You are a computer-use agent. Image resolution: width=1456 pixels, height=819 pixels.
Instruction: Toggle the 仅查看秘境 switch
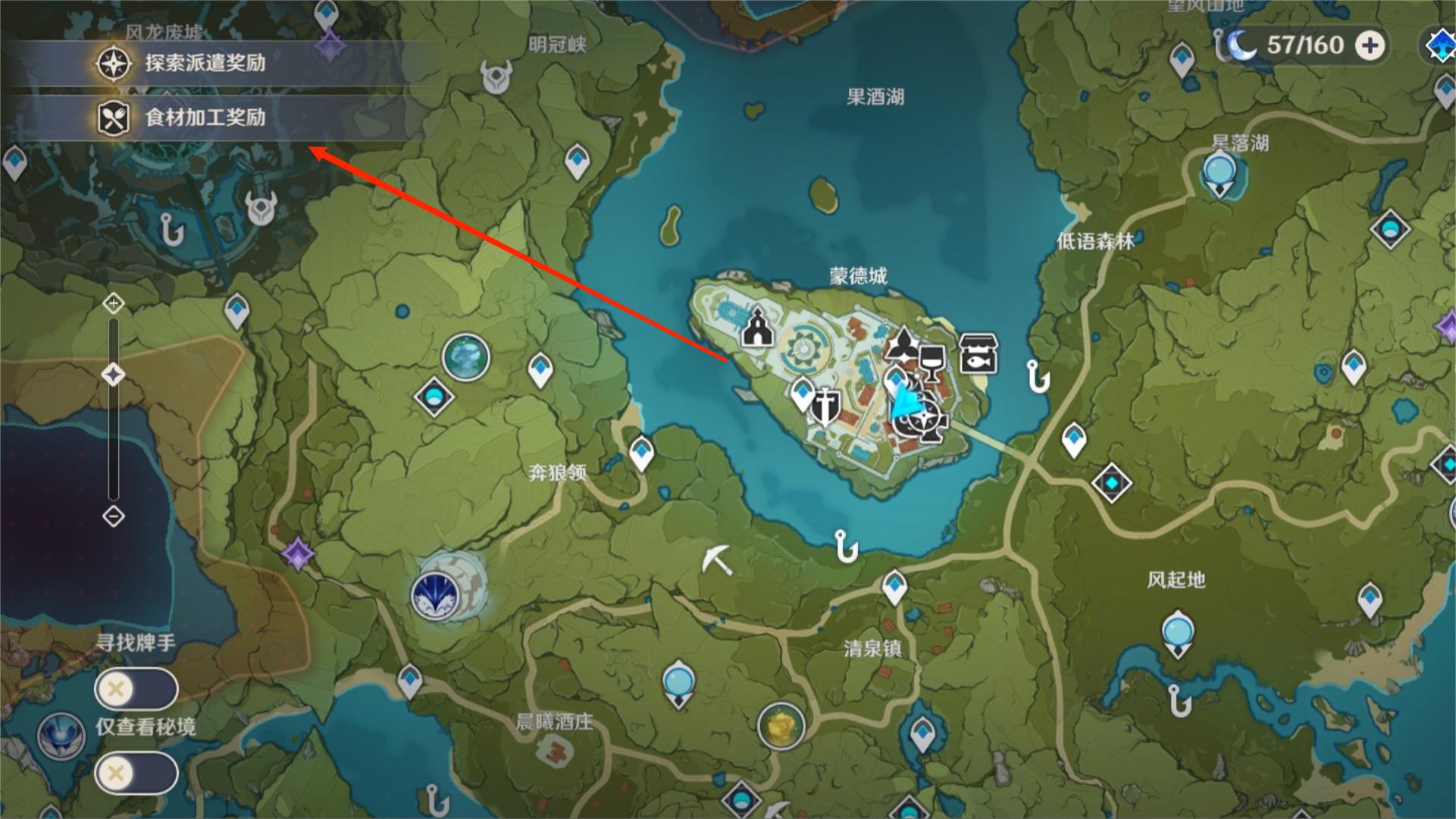136,773
